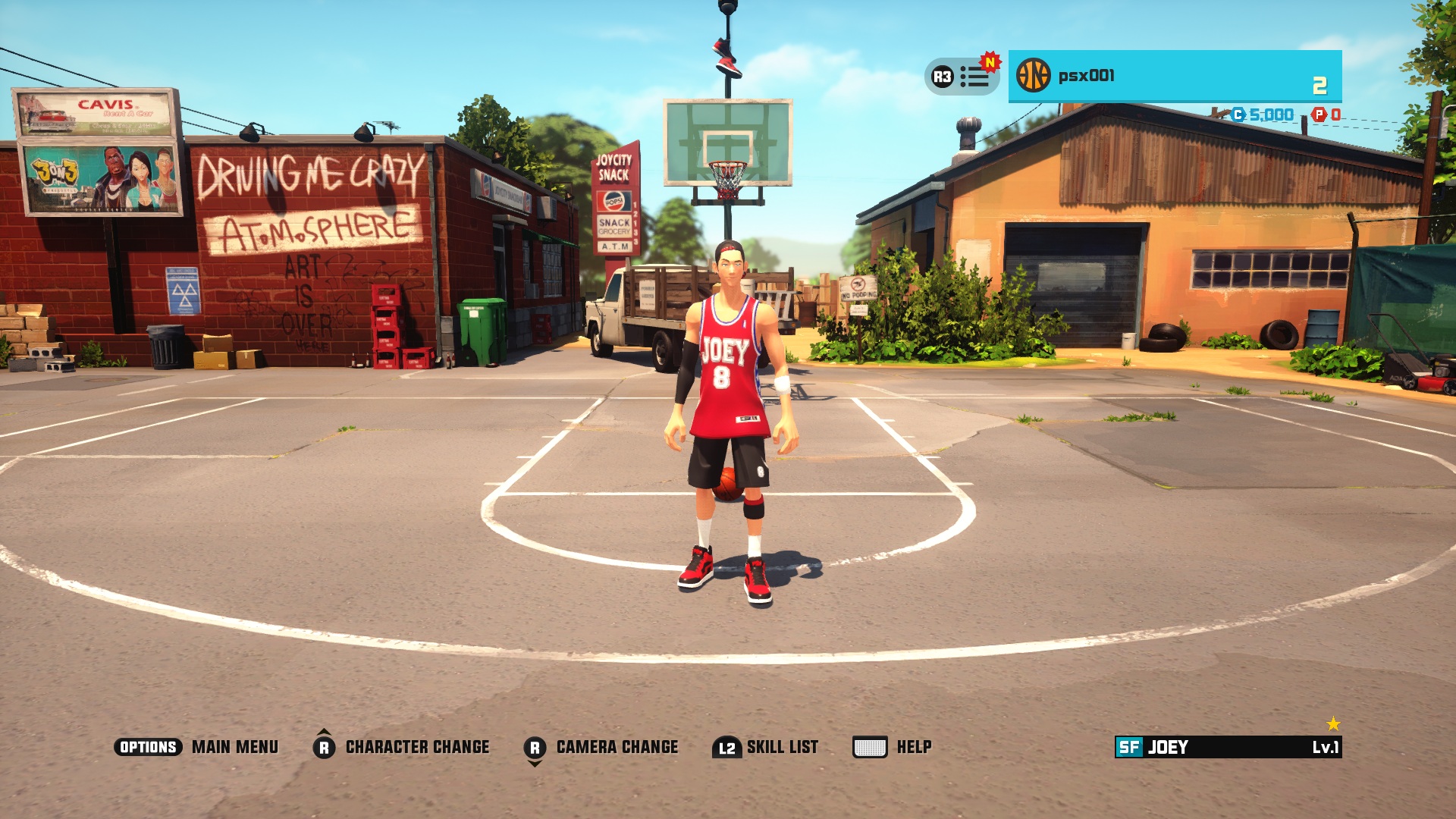Activate the Camera Change option
1456x819 pixels.
(617, 747)
